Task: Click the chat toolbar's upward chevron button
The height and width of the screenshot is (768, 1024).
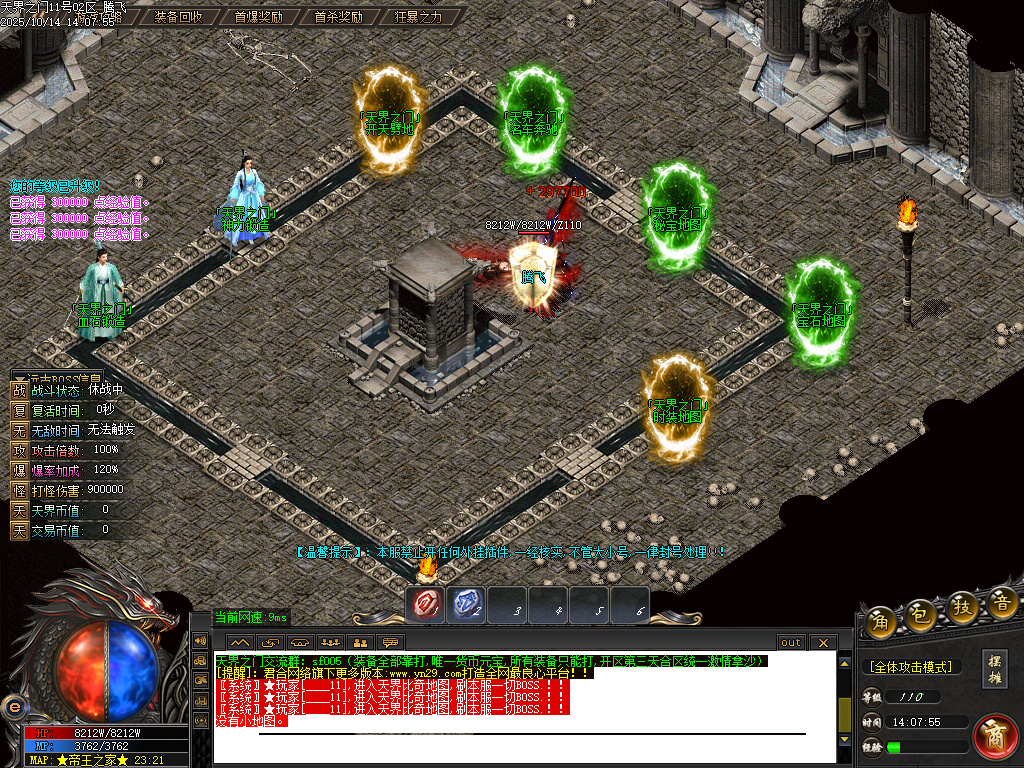Action: coord(240,642)
